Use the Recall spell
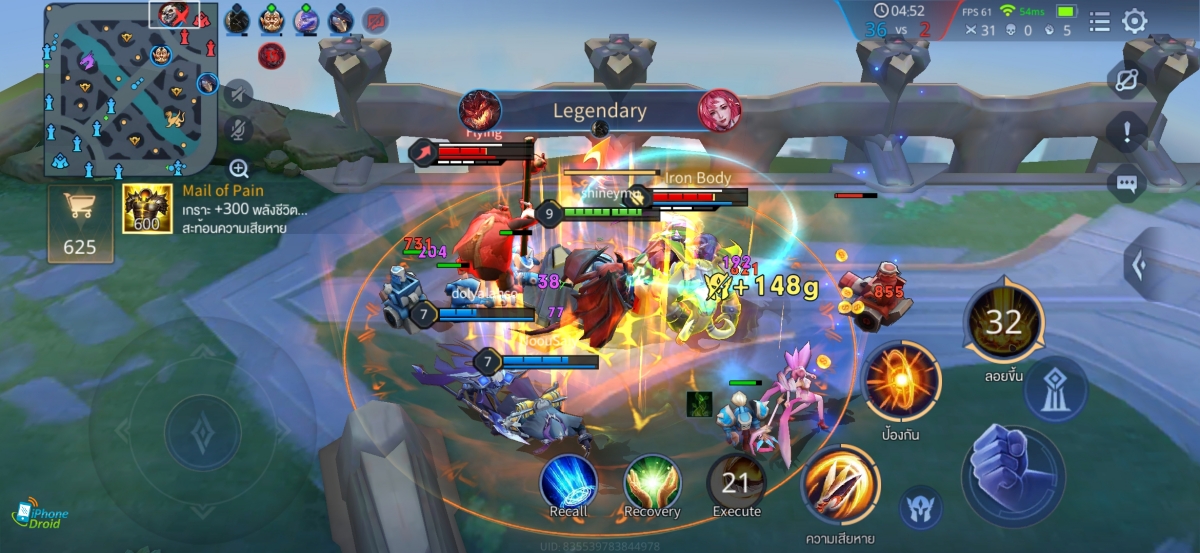The height and width of the screenshot is (553, 1200). pos(568,484)
